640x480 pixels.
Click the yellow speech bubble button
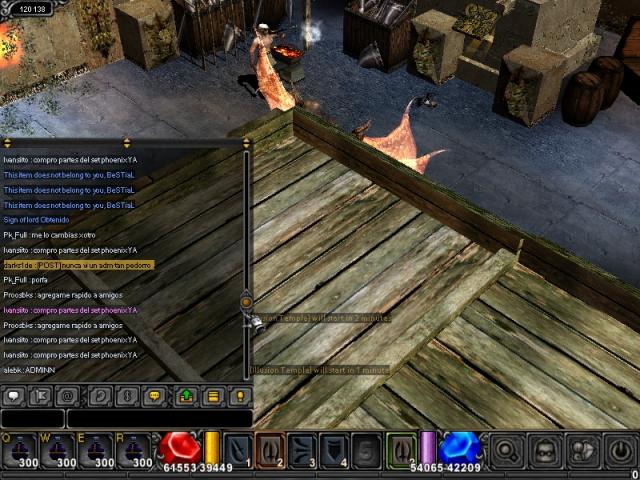153,396
